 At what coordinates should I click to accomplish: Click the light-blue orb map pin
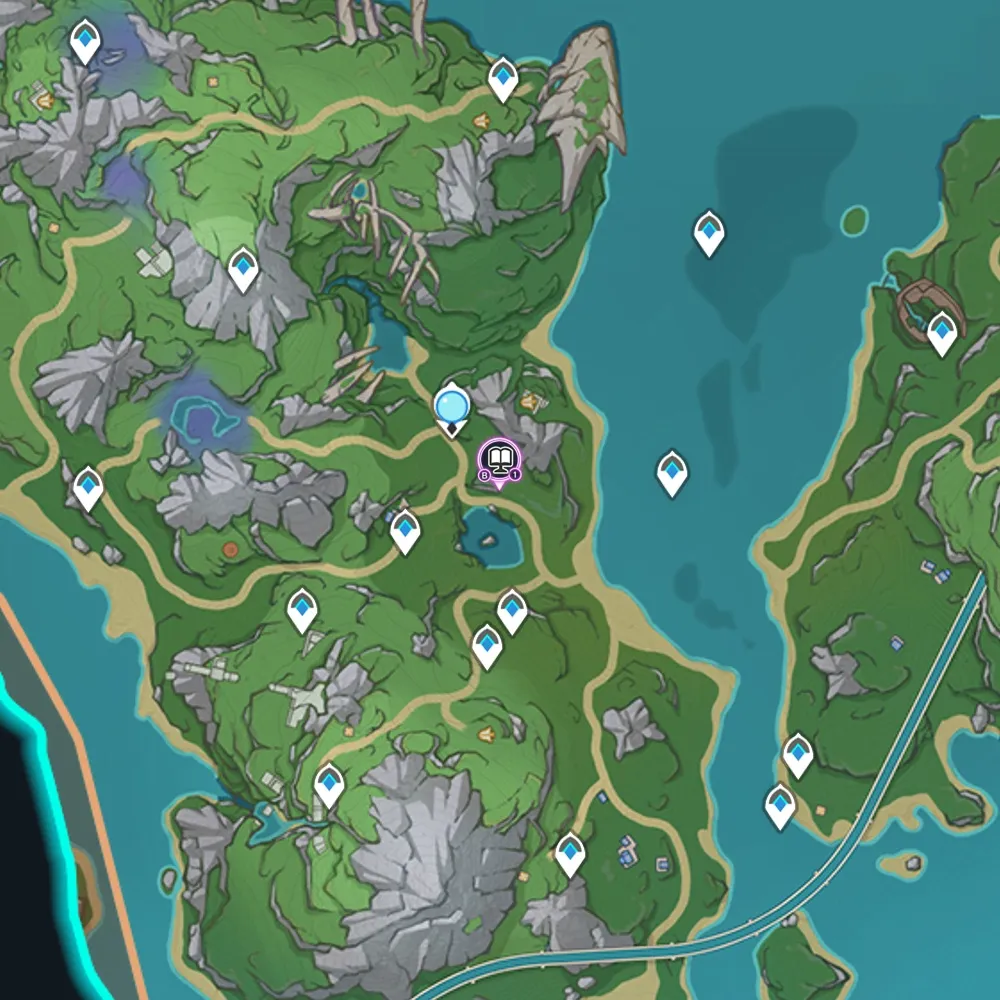(452, 407)
